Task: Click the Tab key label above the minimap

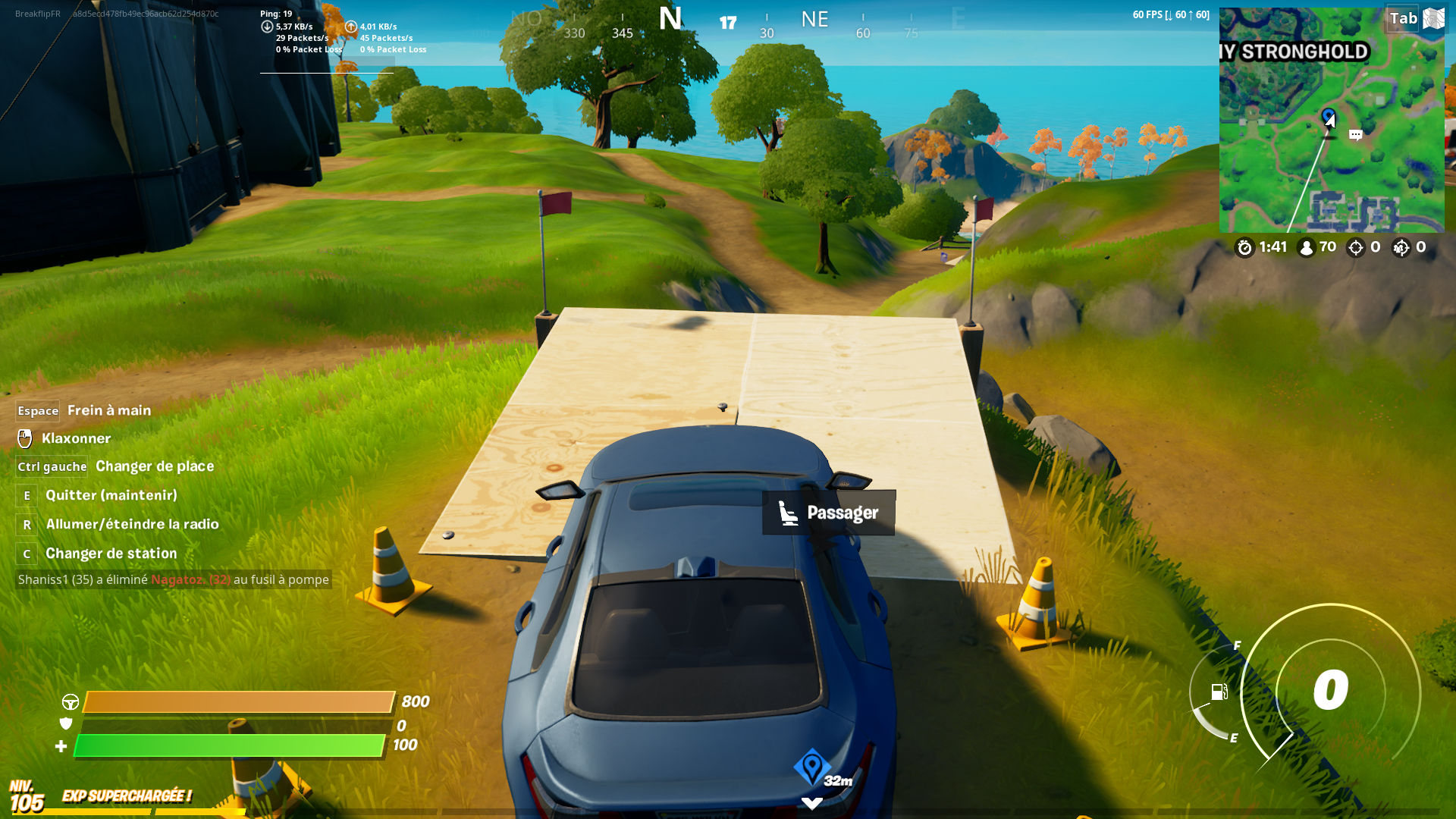Action: point(1404,17)
